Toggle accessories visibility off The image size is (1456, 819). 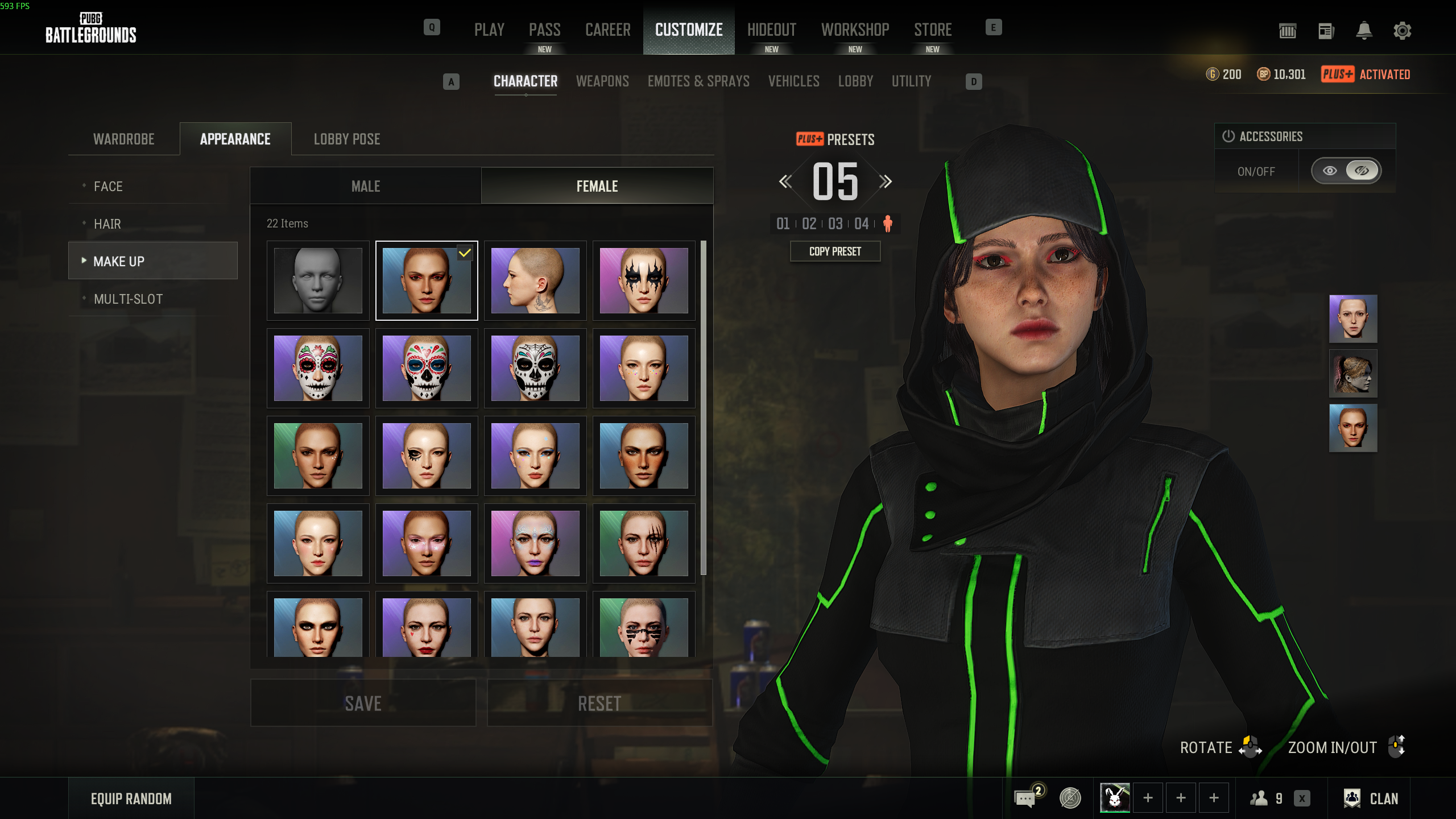point(1362,171)
